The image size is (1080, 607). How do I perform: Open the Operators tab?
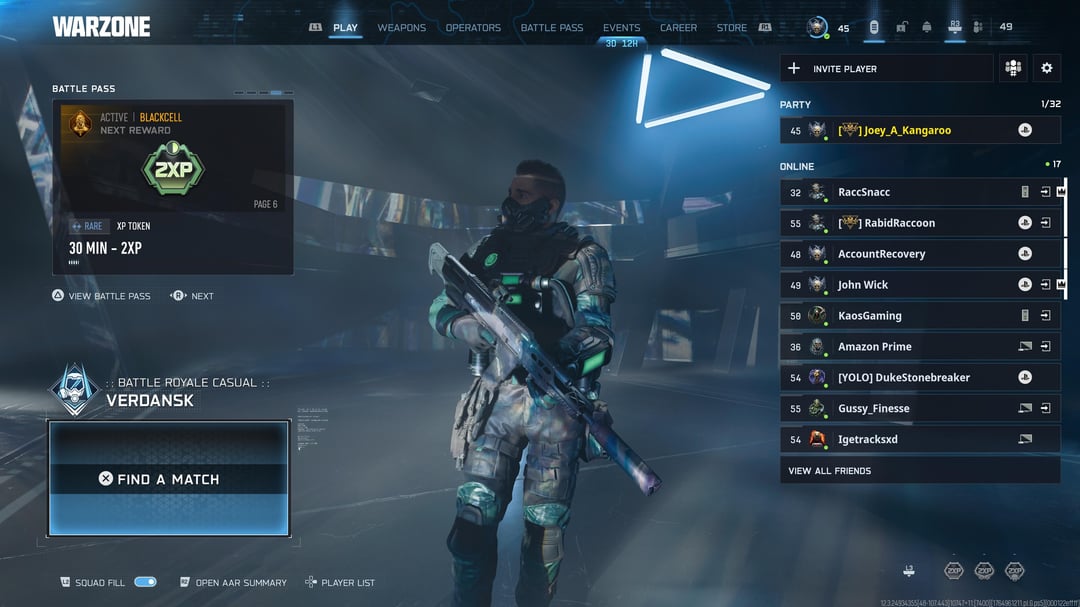coord(473,28)
